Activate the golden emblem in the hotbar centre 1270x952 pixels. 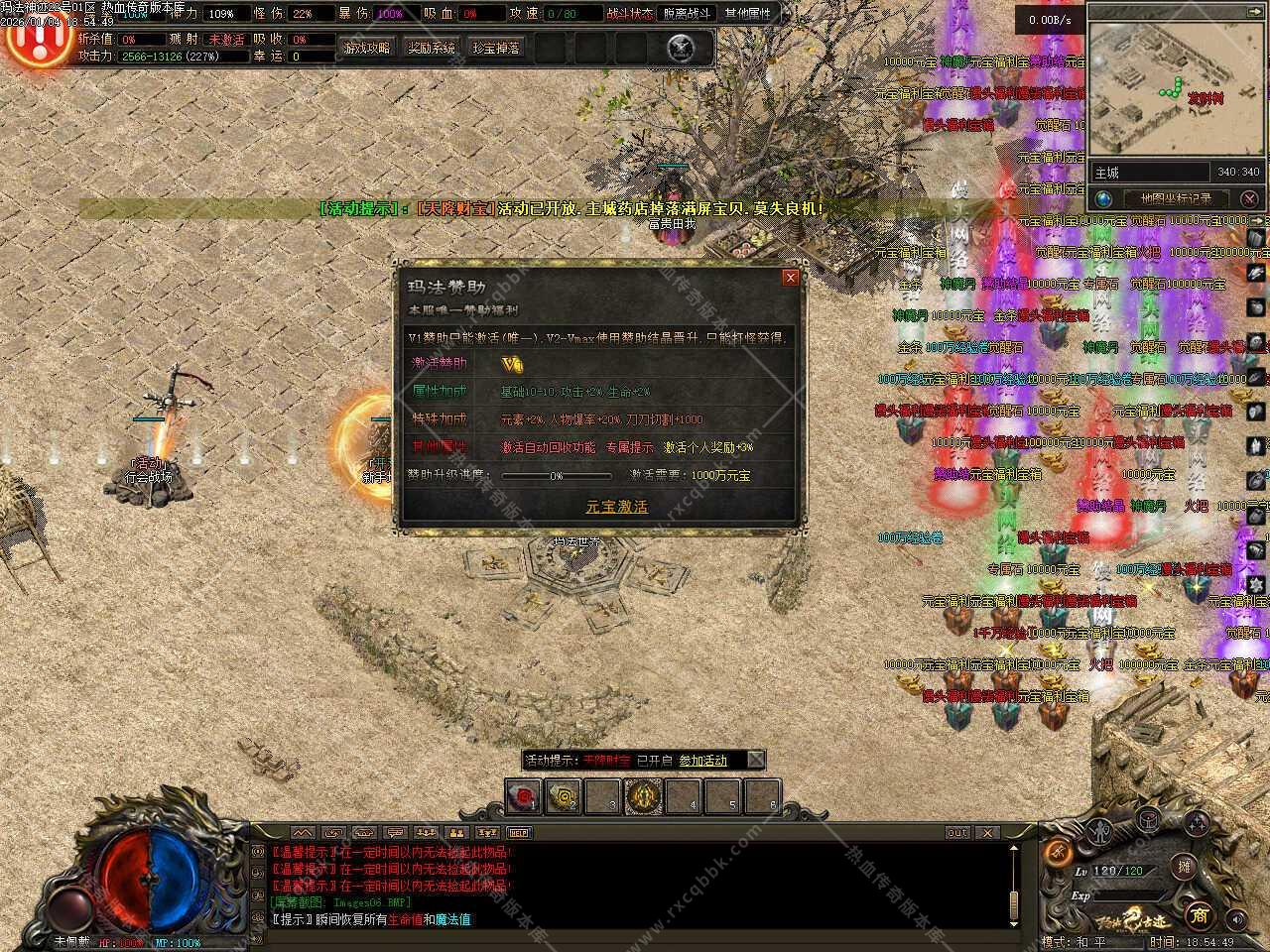[x=643, y=796]
